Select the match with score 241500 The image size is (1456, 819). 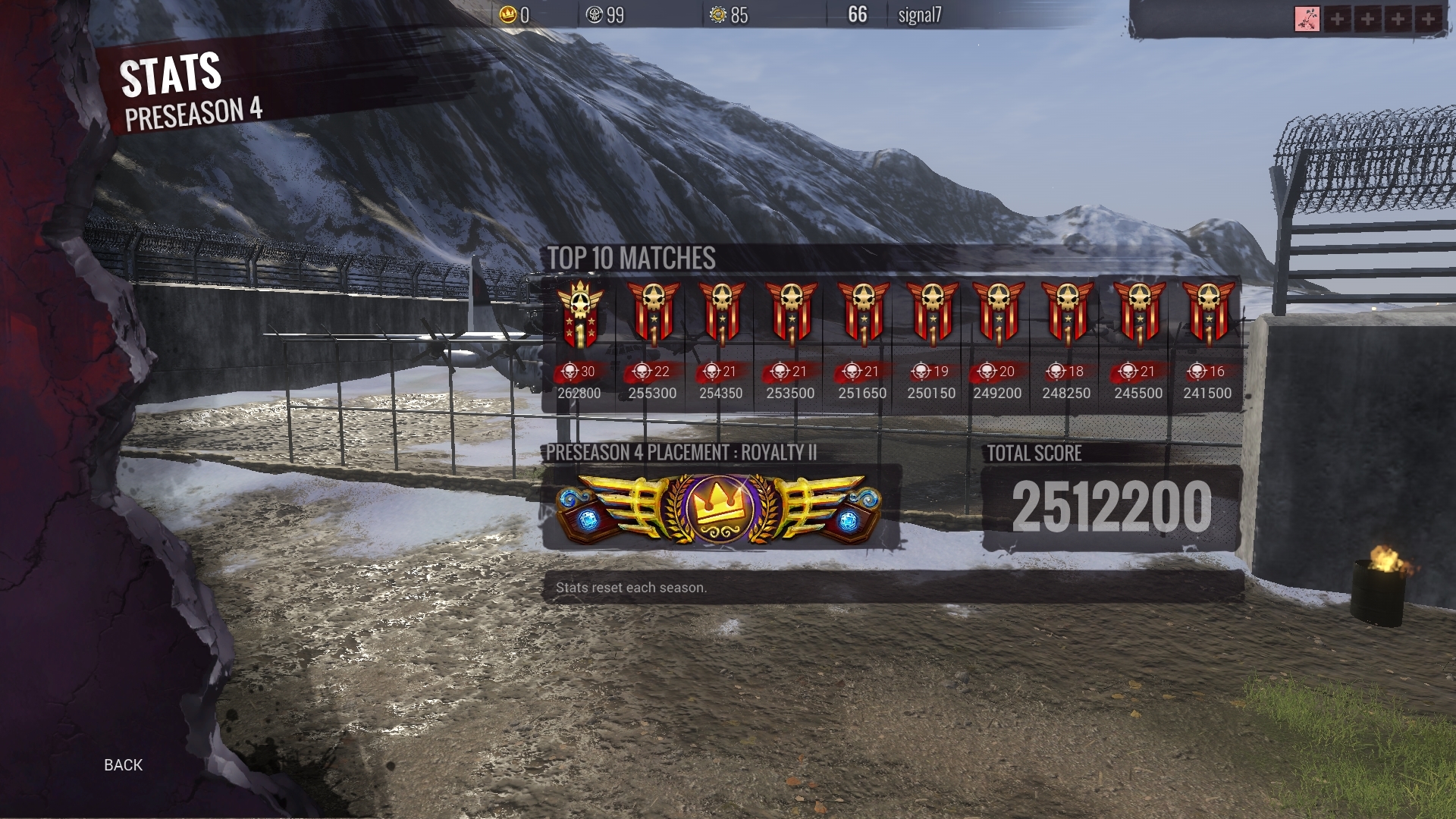1208,343
